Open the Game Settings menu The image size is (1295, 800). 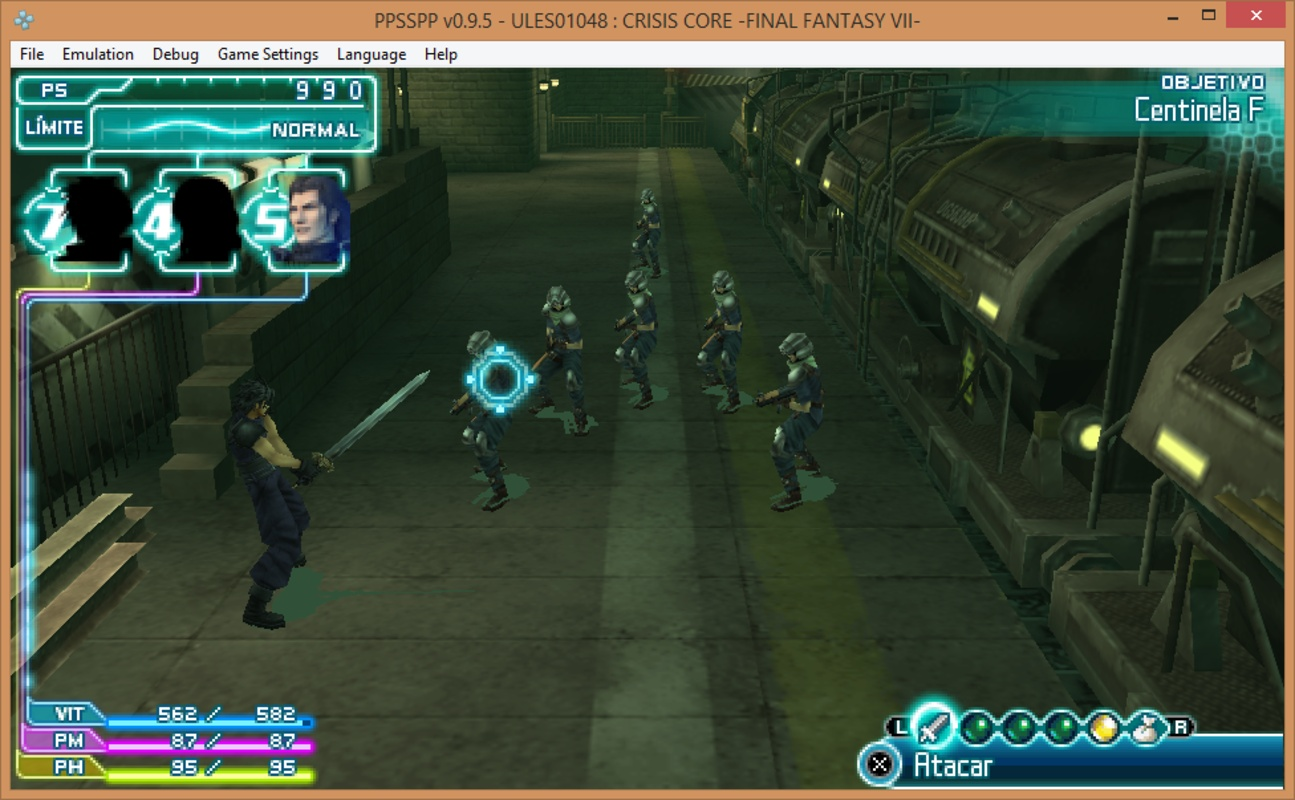(x=266, y=54)
